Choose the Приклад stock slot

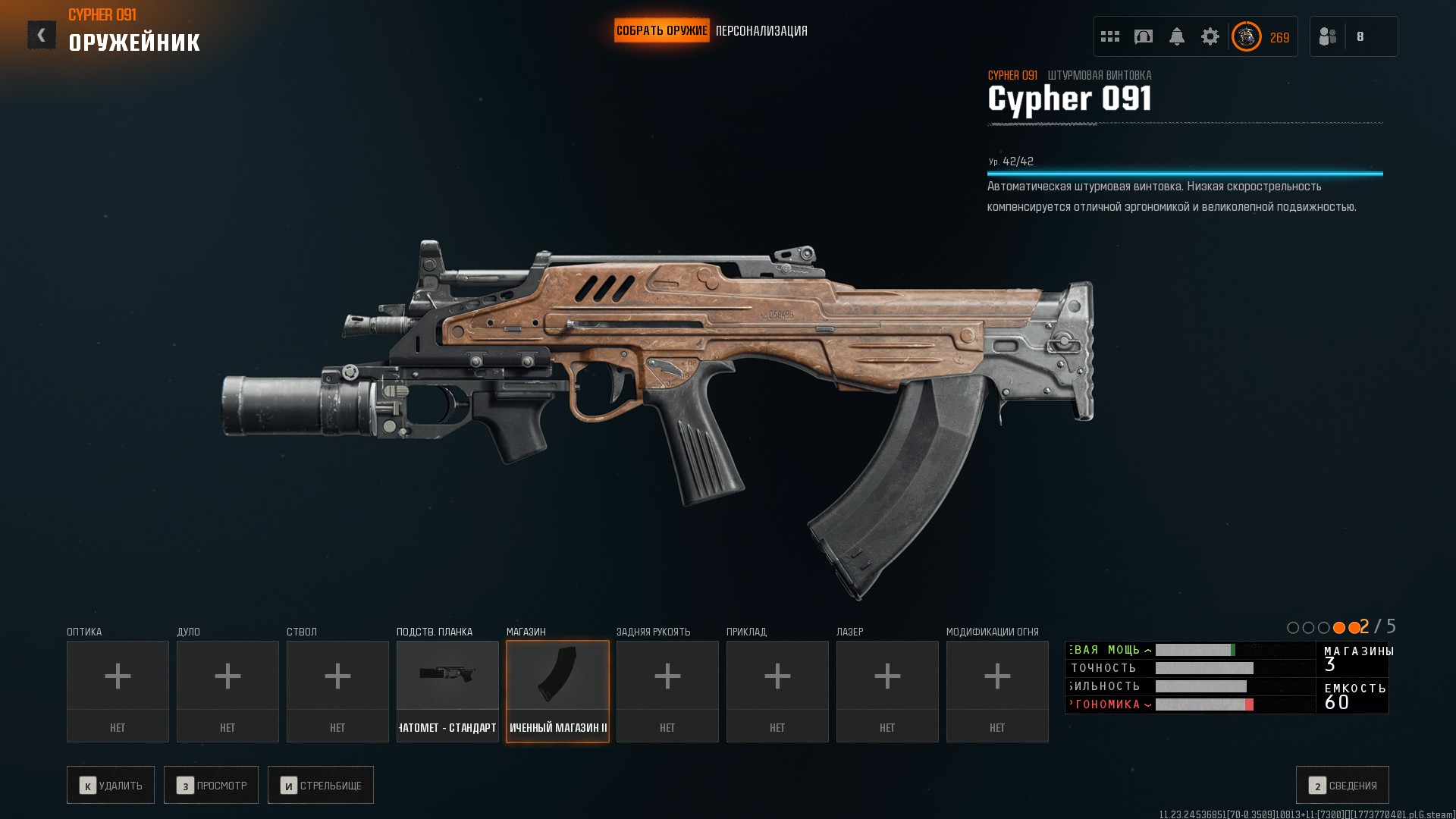[777, 691]
